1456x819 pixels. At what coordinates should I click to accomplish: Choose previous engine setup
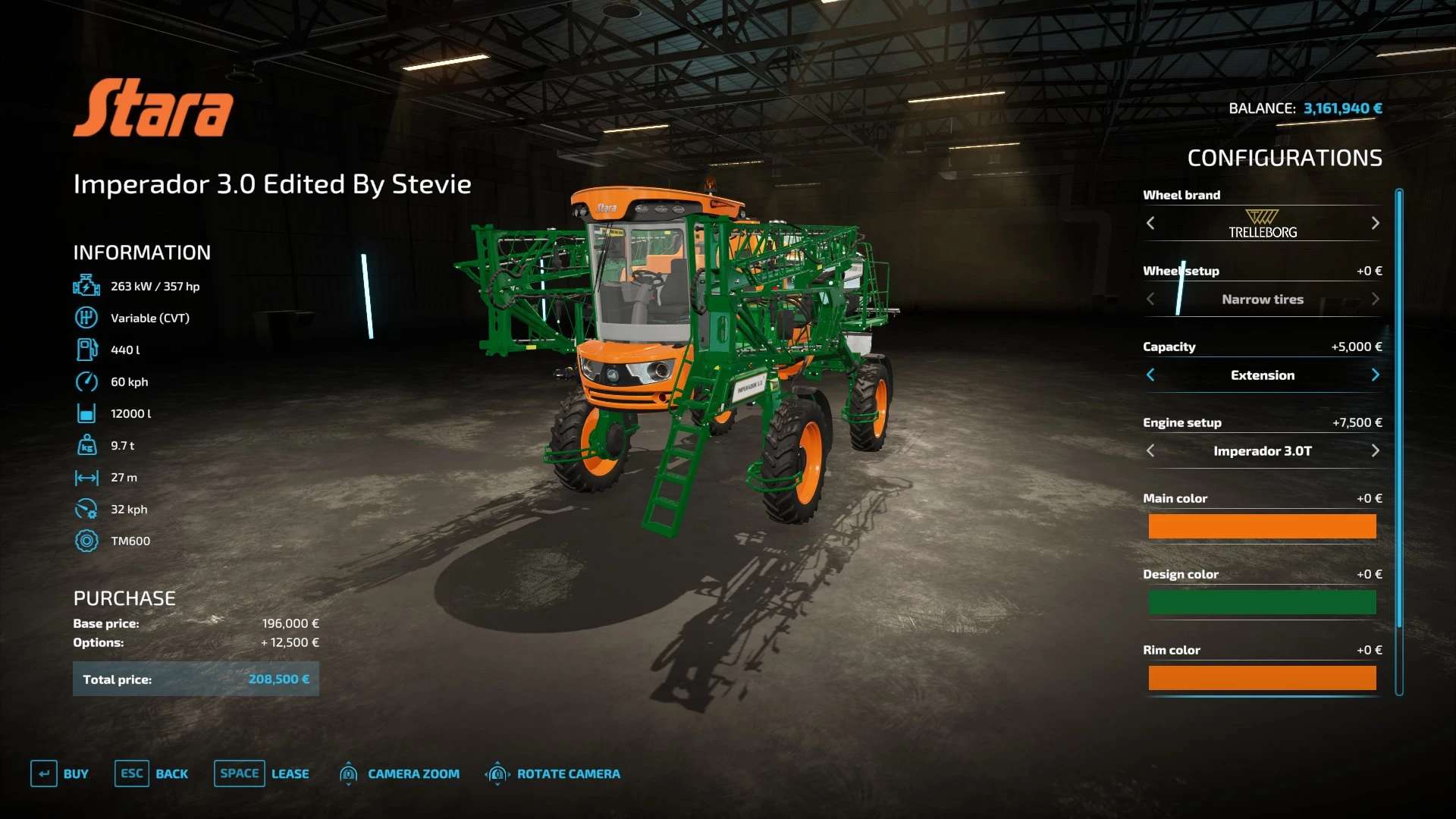1150,450
